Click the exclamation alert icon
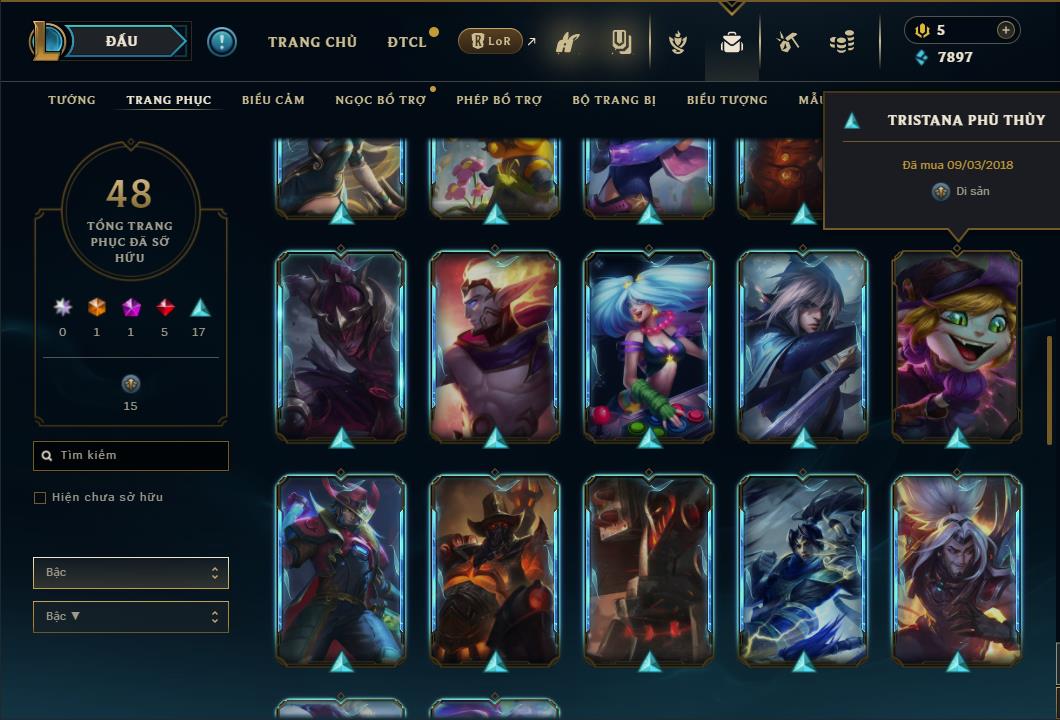 222,42
